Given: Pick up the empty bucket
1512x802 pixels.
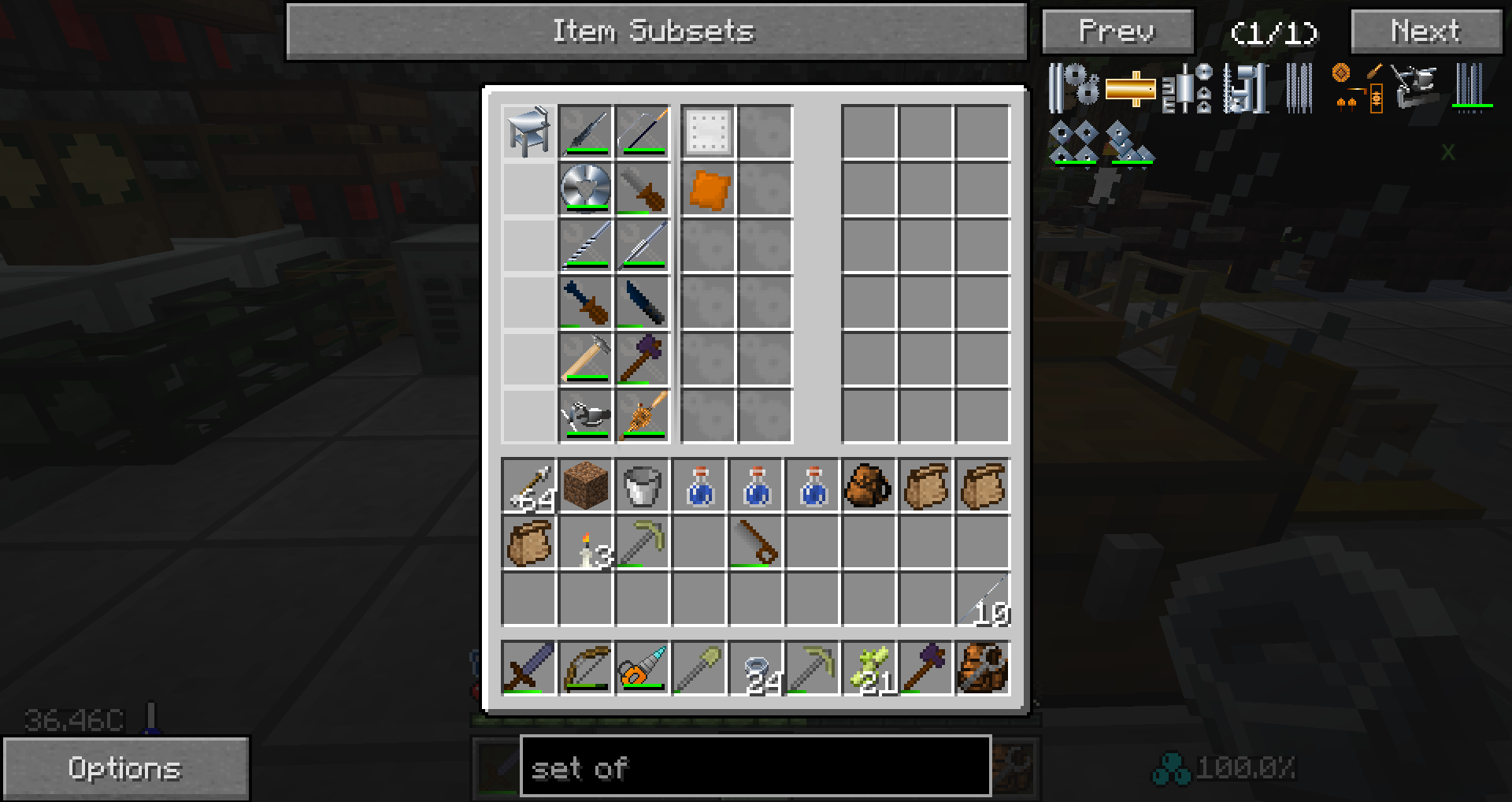Looking at the screenshot, I should pyautogui.click(x=643, y=486).
